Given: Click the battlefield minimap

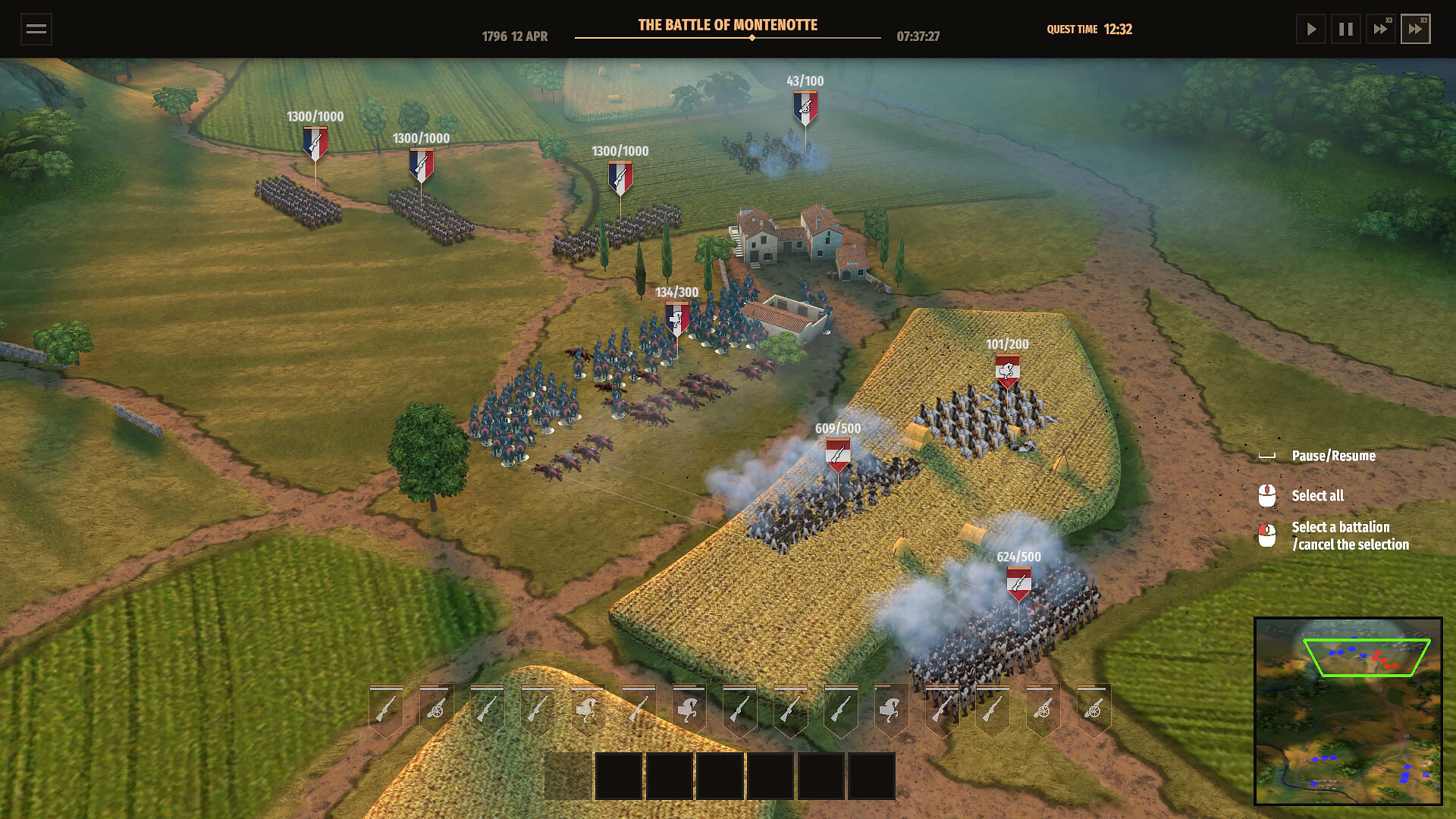Looking at the screenshot, I should click(1348, 711).
